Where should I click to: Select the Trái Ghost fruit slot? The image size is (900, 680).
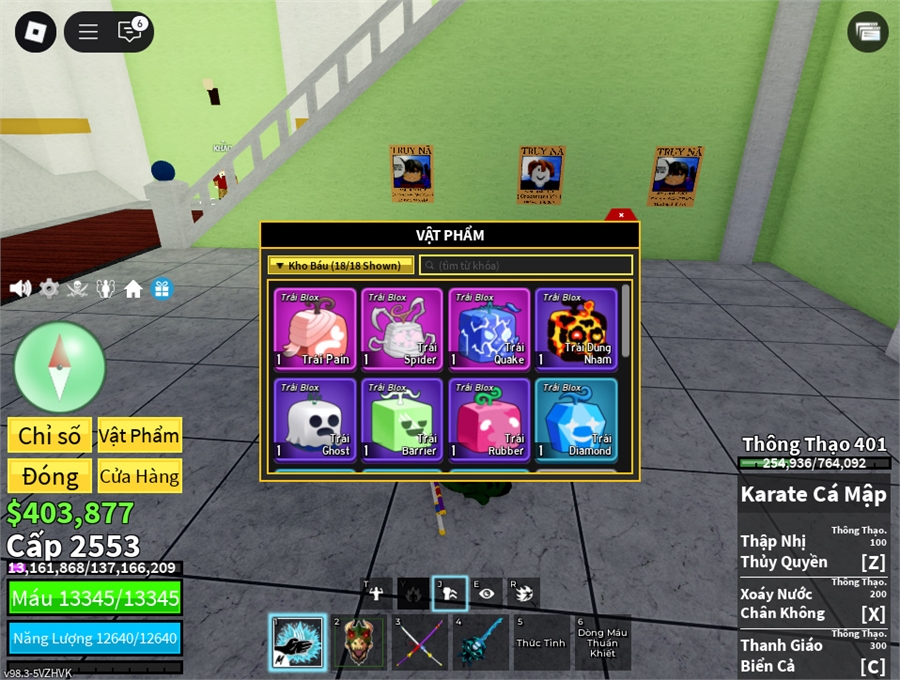tap(315, 419)
